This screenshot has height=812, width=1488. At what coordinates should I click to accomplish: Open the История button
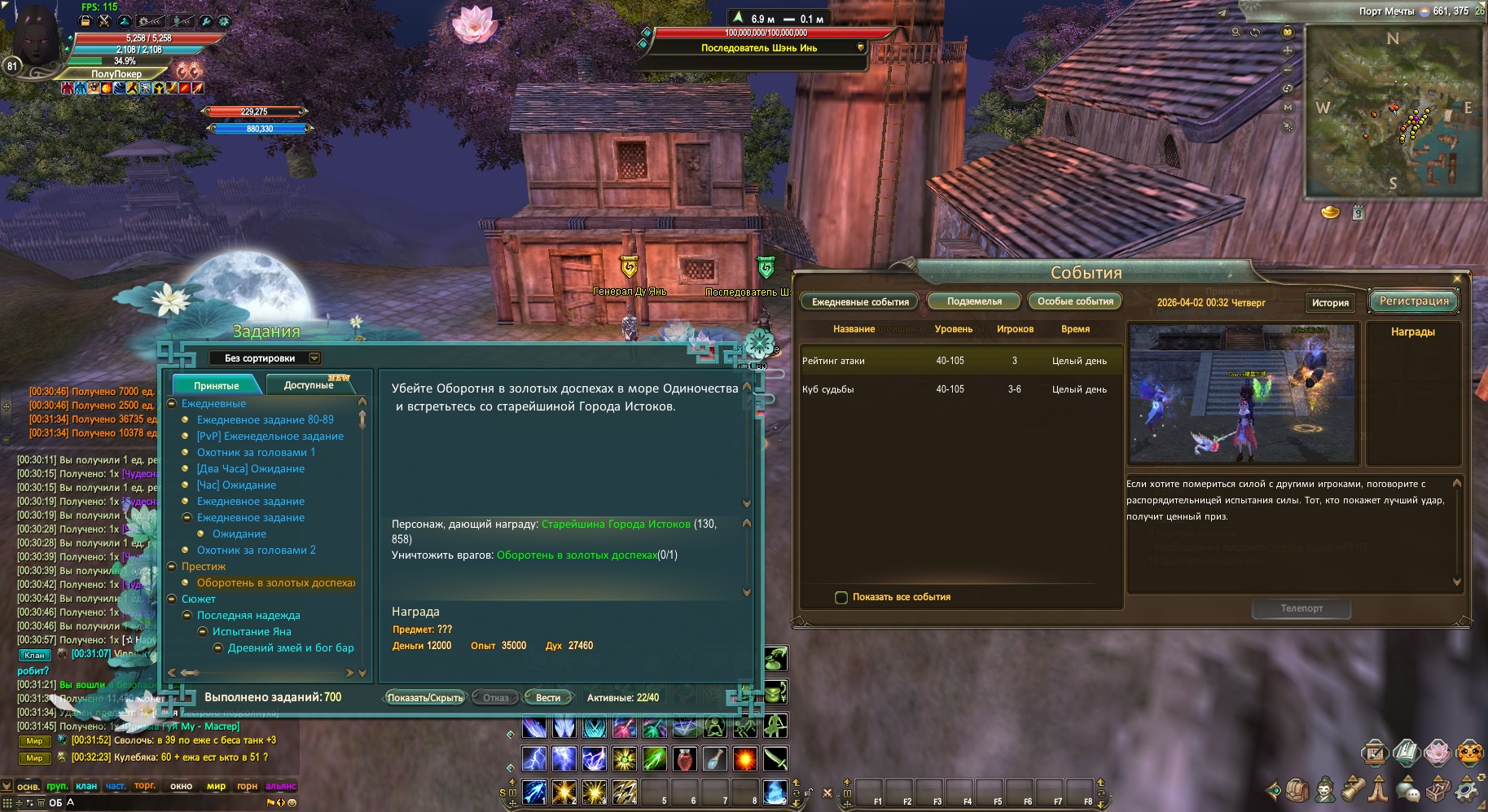click(x=1330, y=303)
